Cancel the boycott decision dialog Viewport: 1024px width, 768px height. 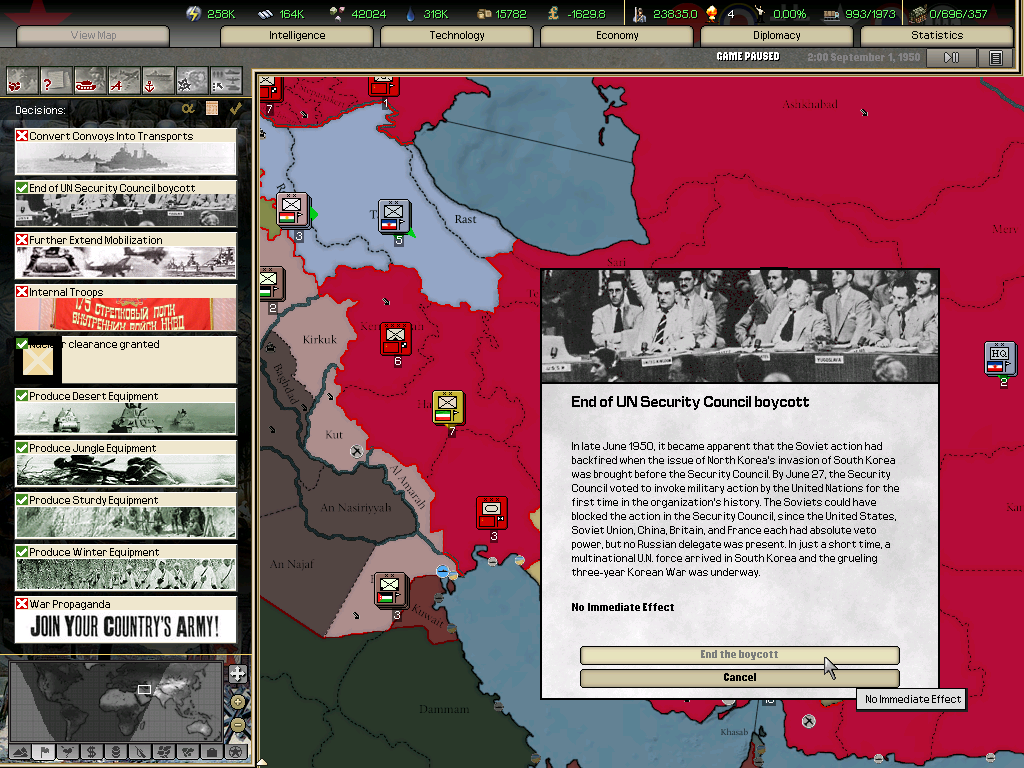click(739, 678)
